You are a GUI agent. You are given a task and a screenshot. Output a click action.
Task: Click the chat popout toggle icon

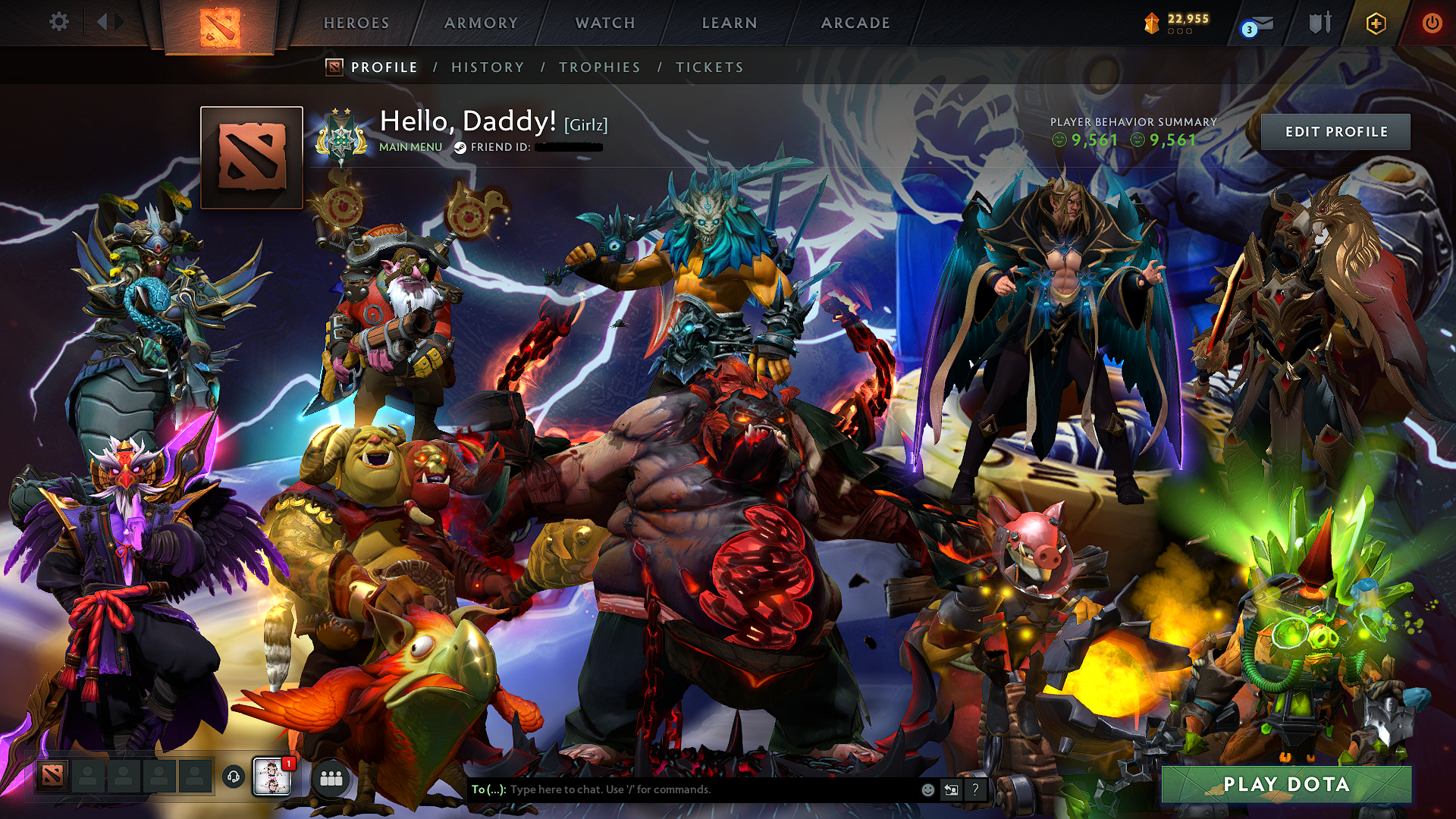(950, 789)
